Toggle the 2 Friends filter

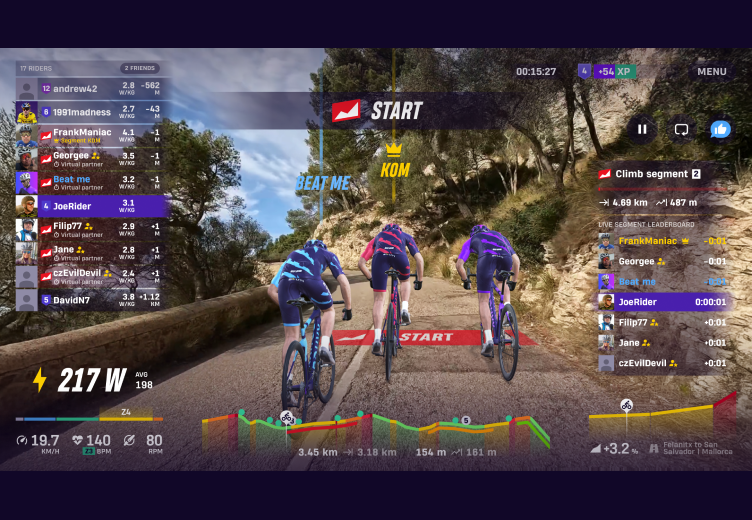140,68
